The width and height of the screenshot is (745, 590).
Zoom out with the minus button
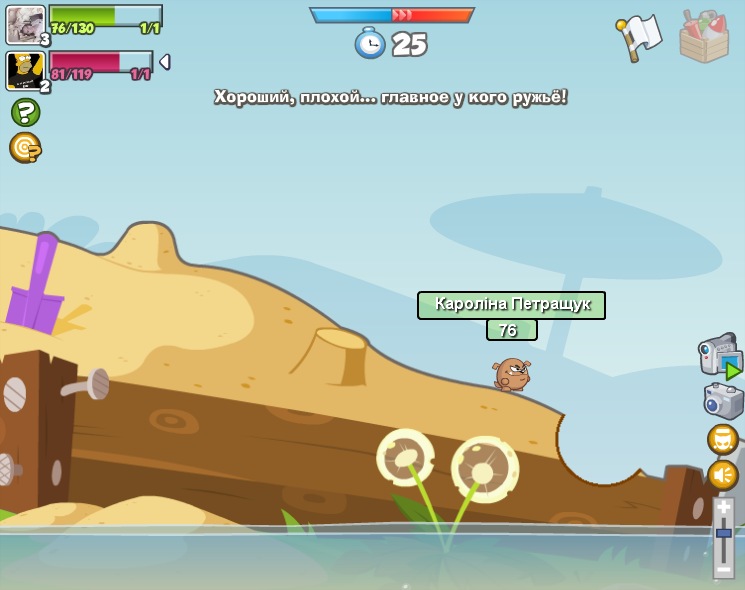coord(723,568)
